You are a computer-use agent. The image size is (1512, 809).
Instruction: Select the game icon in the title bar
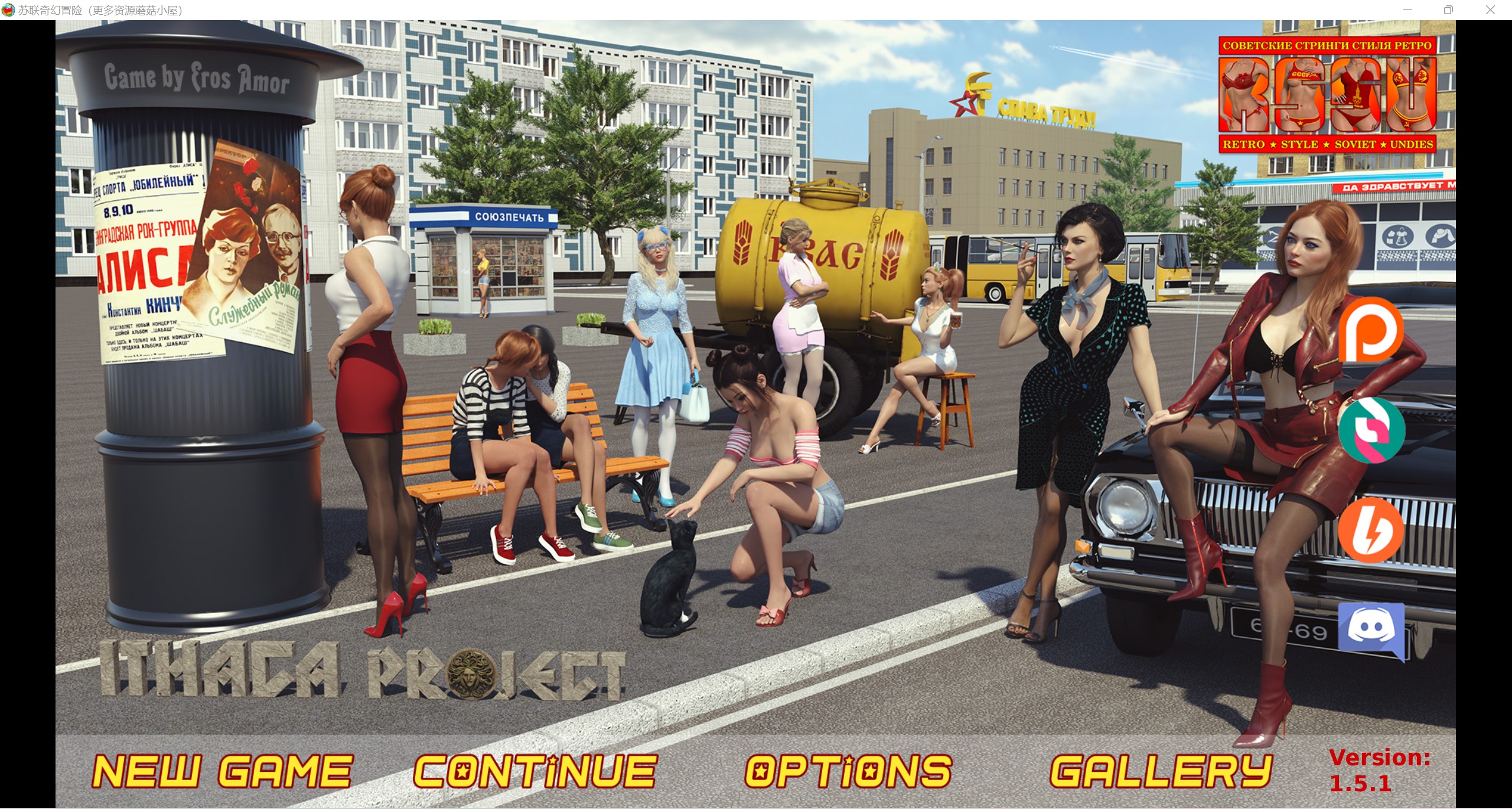(x=9, y=9)
